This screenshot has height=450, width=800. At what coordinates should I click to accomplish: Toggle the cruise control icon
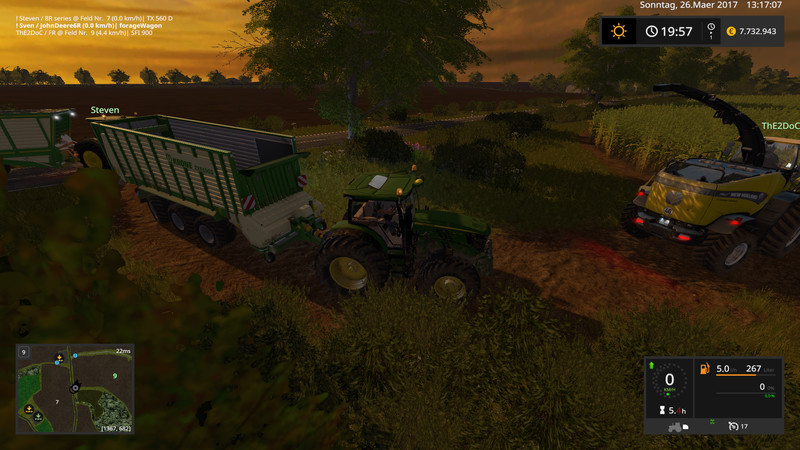(x=735, y=427)
